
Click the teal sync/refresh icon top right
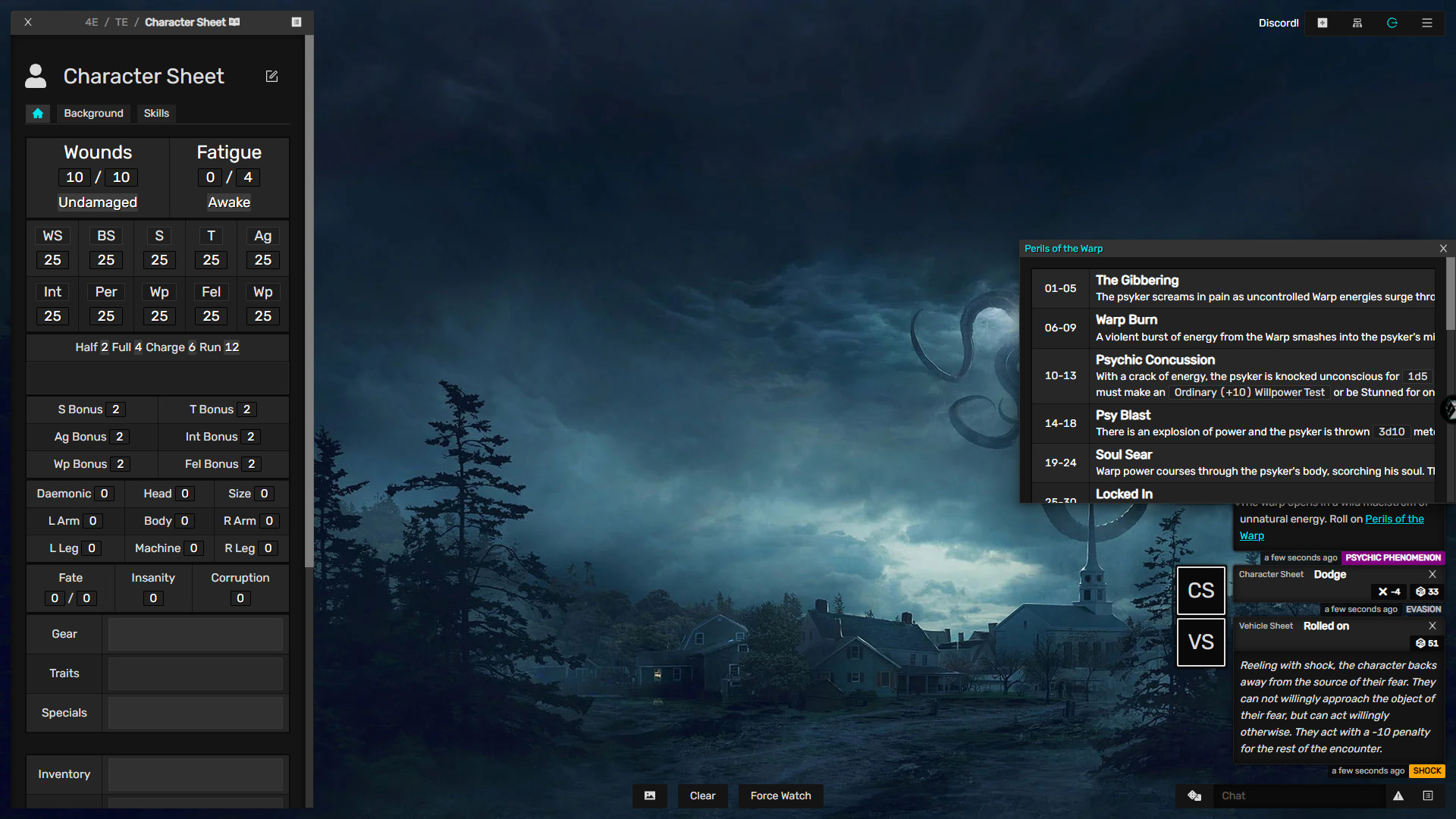tap(1392, 23)
